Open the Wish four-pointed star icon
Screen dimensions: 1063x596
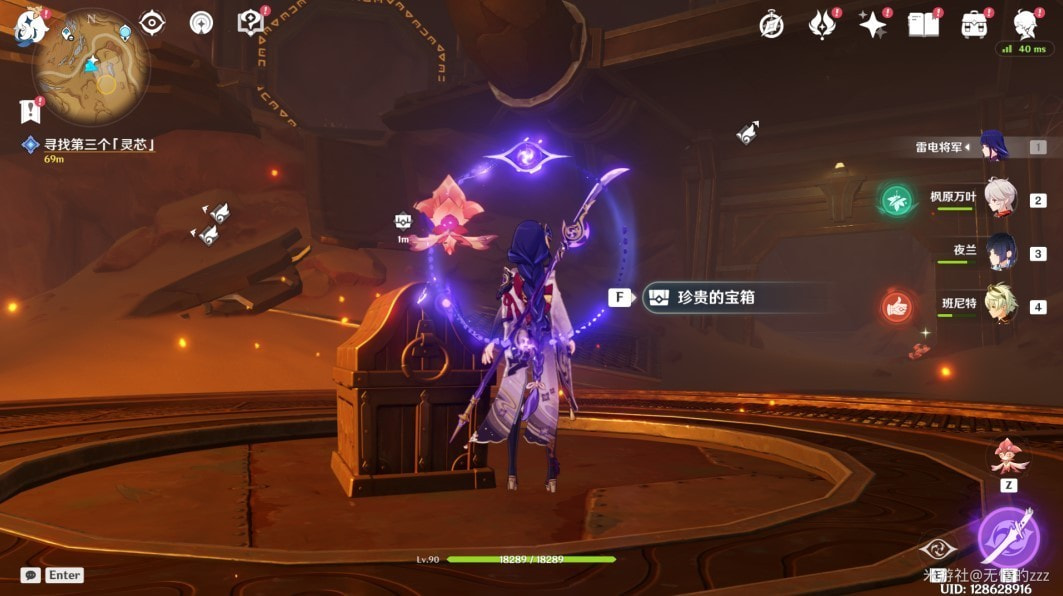click(872, 24)
